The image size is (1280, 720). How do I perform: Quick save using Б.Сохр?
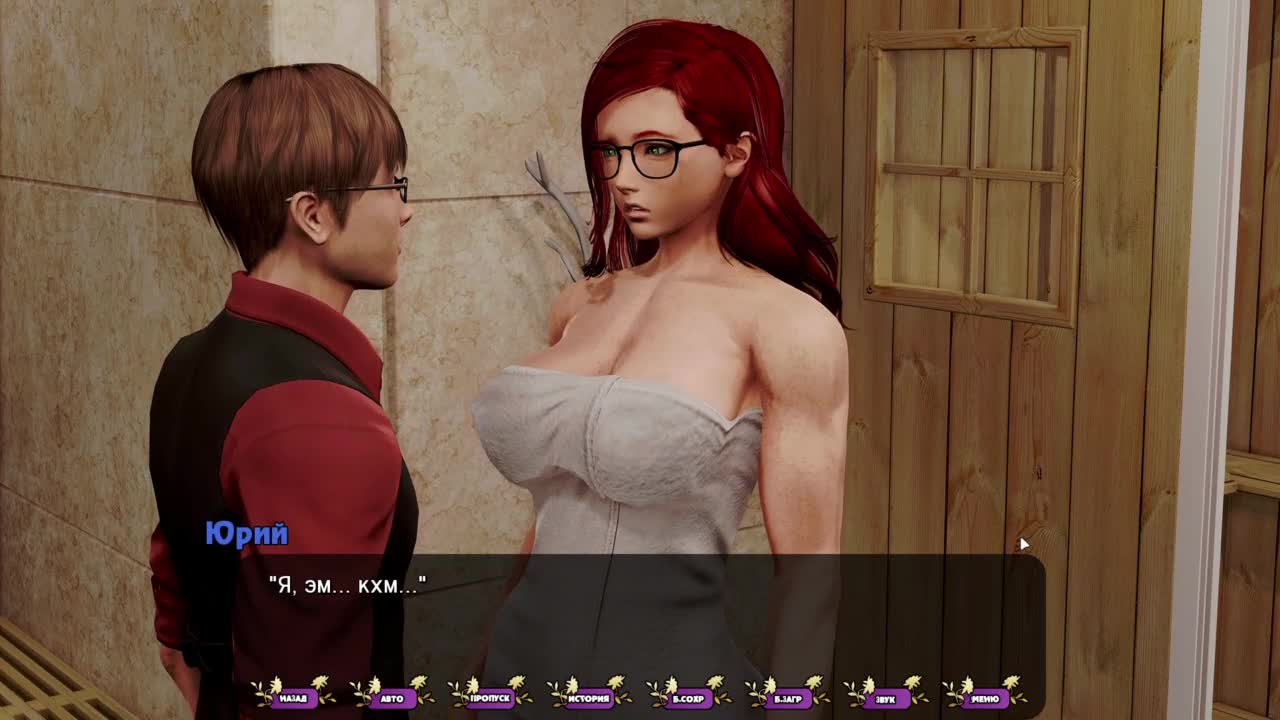pyautogui.click(x=688, y=698)
